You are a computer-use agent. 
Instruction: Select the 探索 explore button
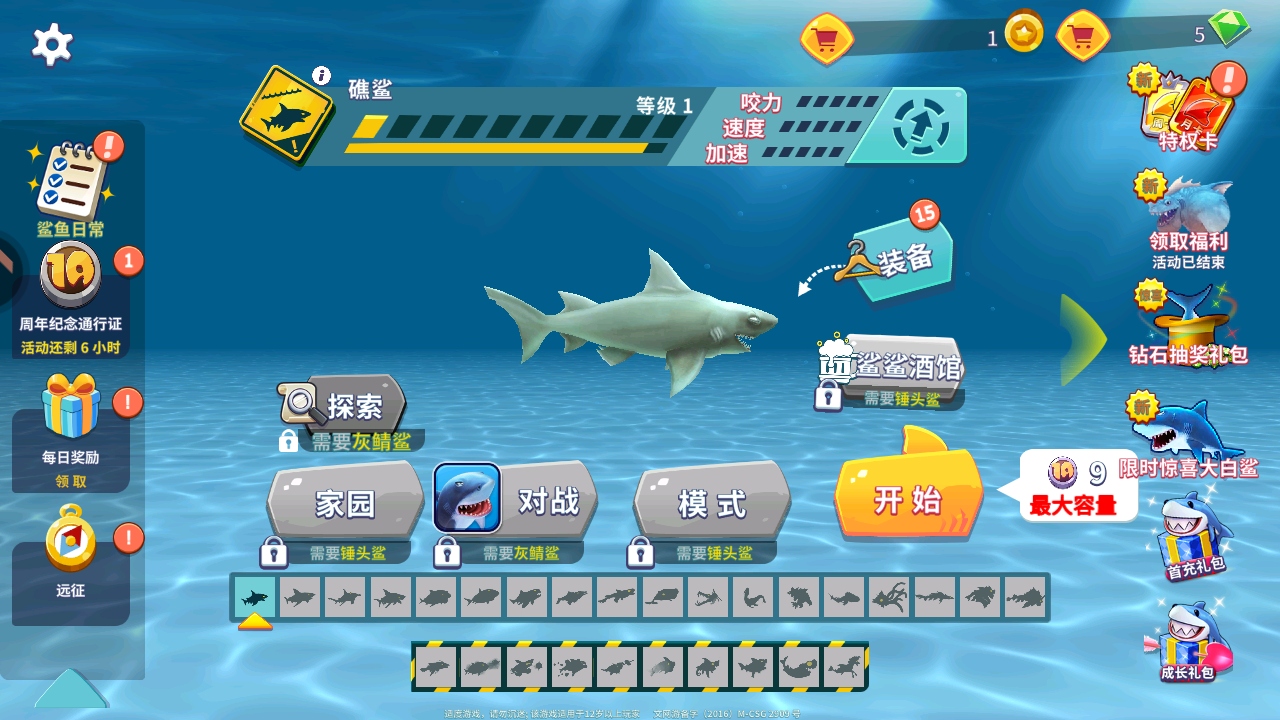coord(345,405)
